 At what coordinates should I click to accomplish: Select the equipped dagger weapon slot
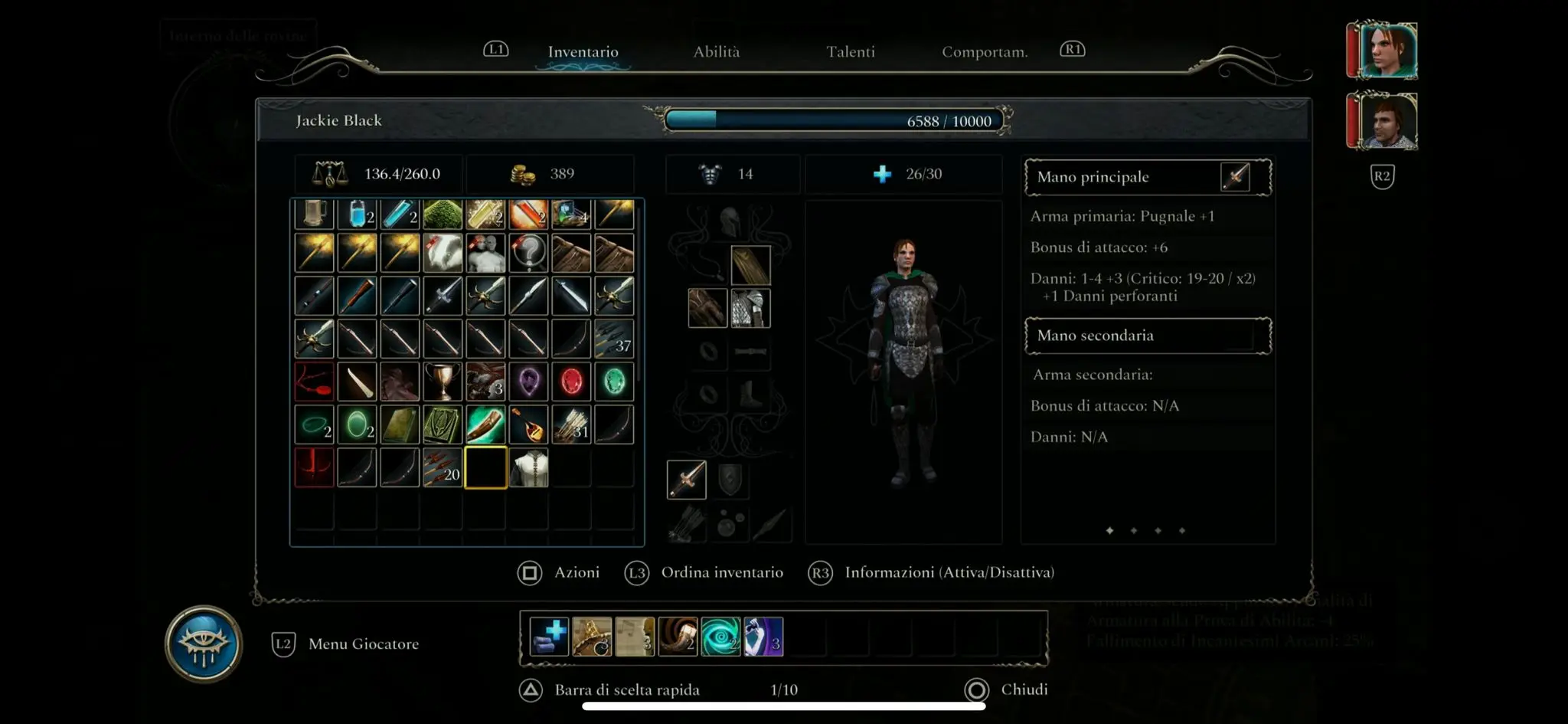click(687, 480)
